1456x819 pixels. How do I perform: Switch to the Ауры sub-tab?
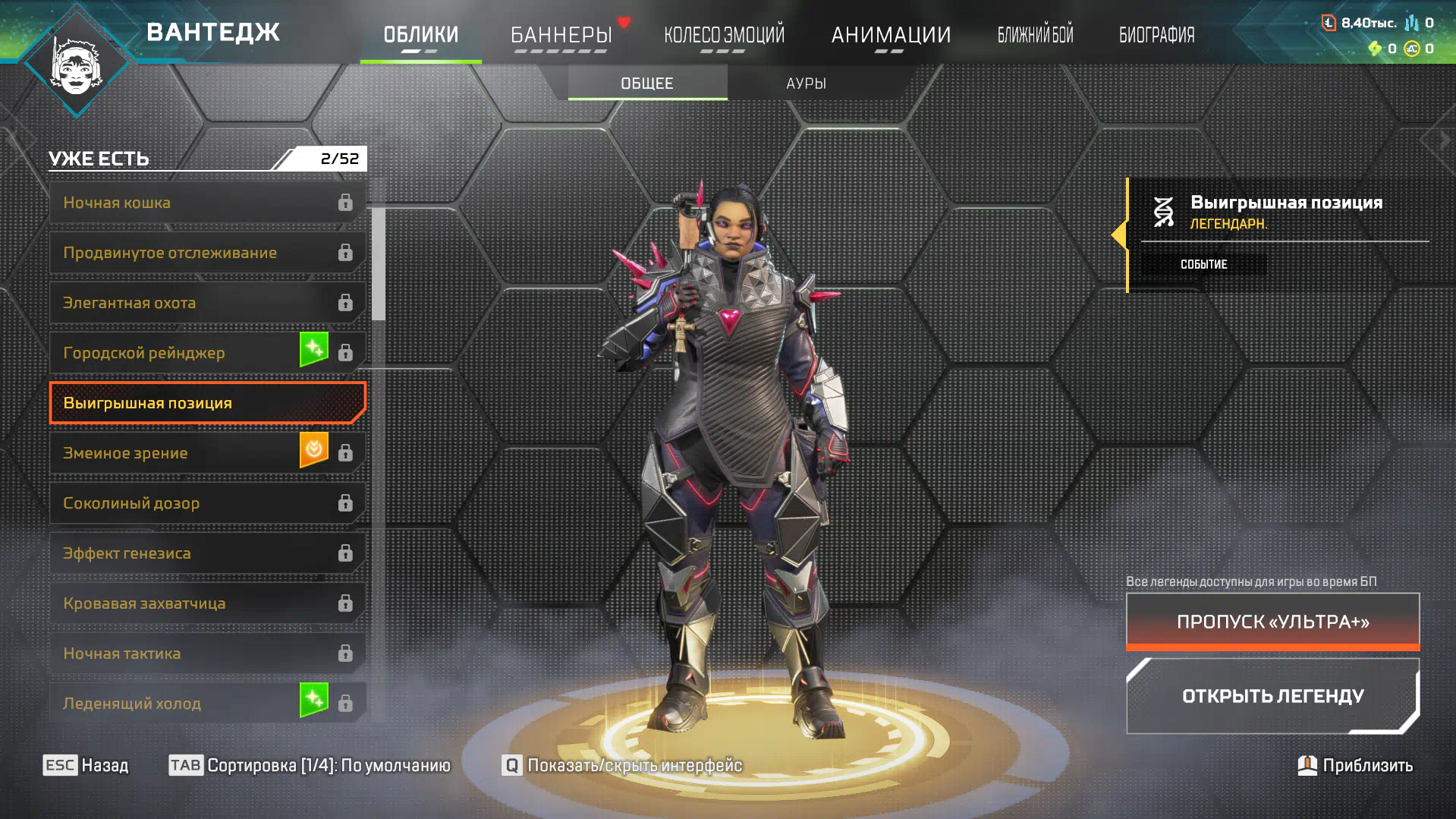click(x=806, y=83)
